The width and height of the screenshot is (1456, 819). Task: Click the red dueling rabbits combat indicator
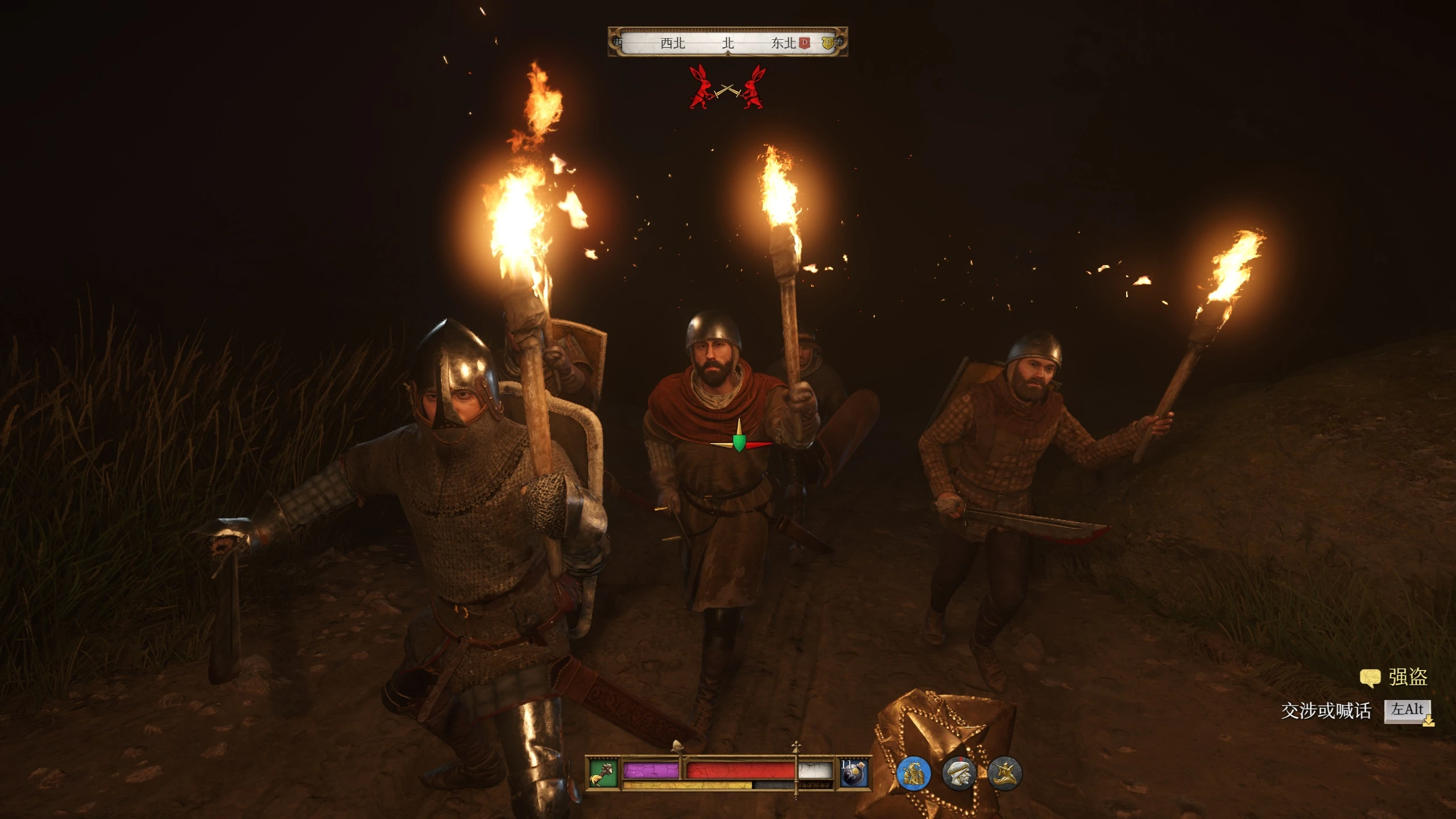pyautogui.click(x=727, y=88)
